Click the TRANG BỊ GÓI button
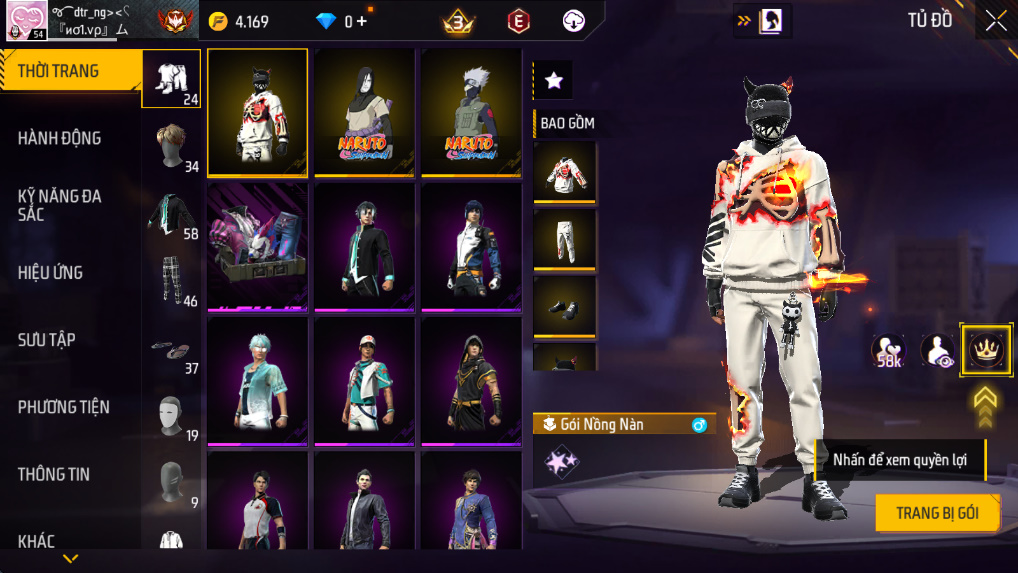 (x=936, y=513)
